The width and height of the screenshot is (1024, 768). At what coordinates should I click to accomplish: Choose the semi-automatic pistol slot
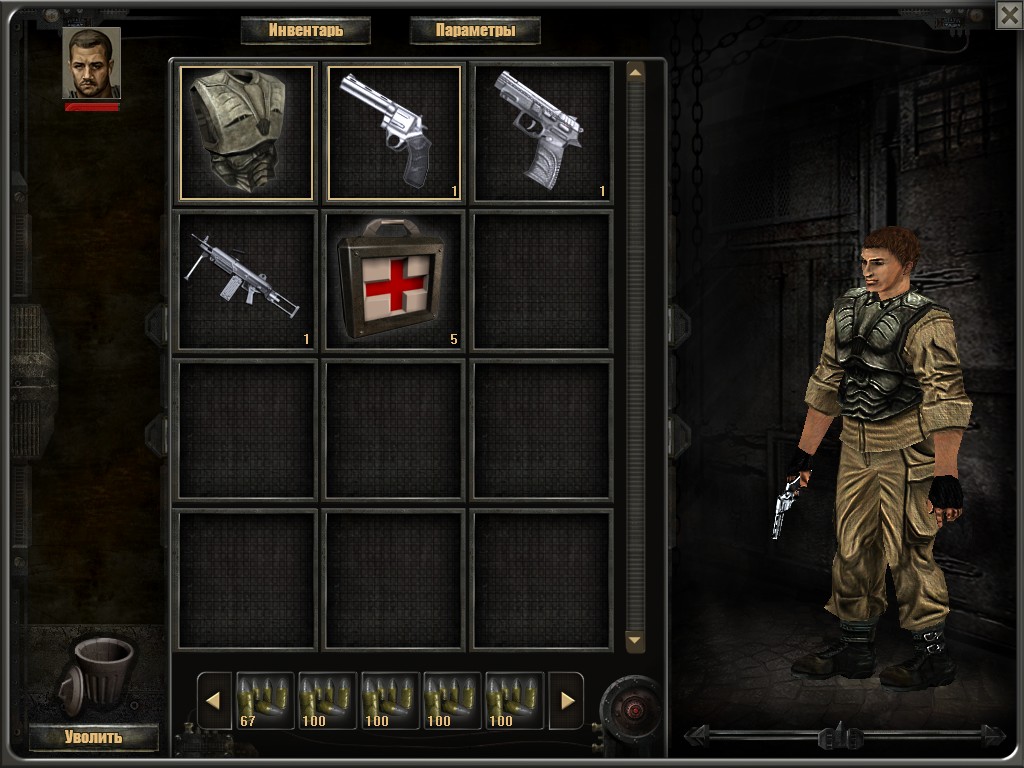click(x=541, y=133)
